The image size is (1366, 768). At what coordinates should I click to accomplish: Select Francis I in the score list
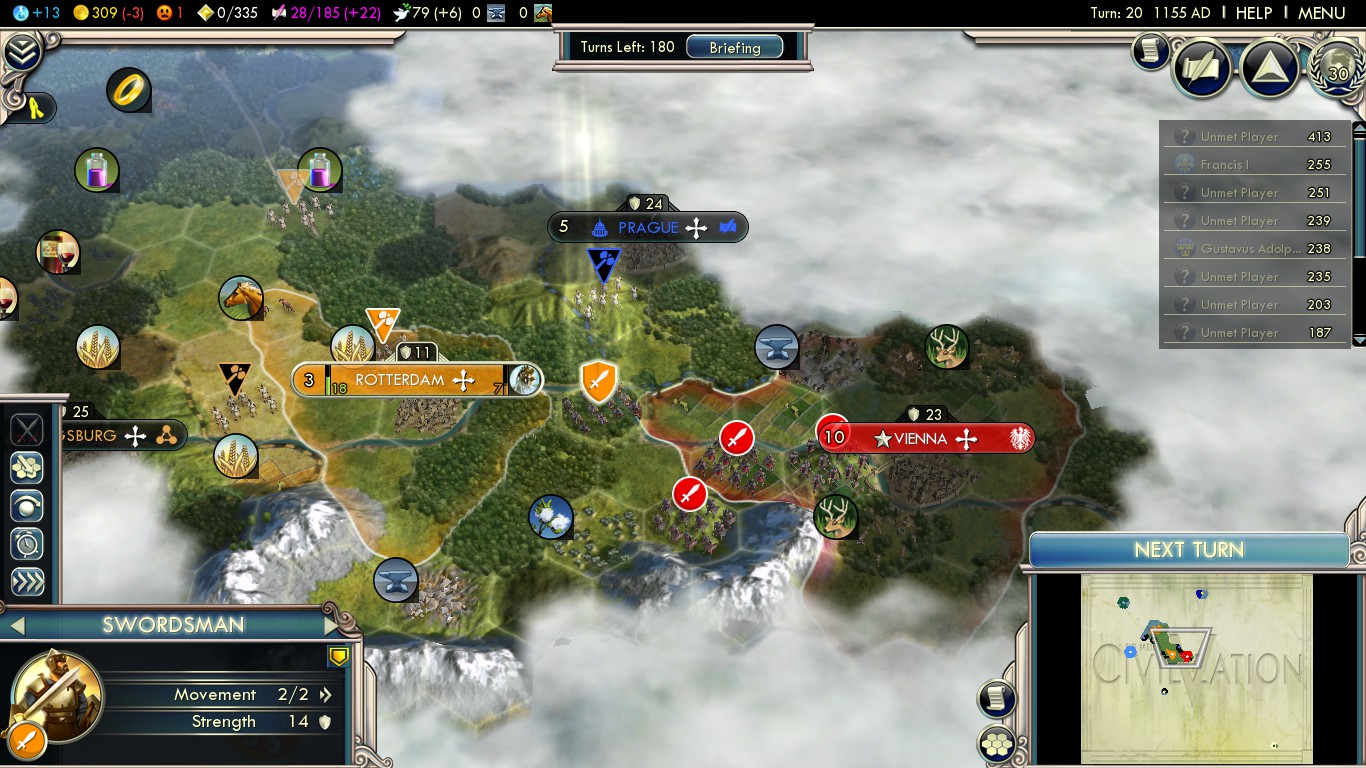[x=1254, y=165]
